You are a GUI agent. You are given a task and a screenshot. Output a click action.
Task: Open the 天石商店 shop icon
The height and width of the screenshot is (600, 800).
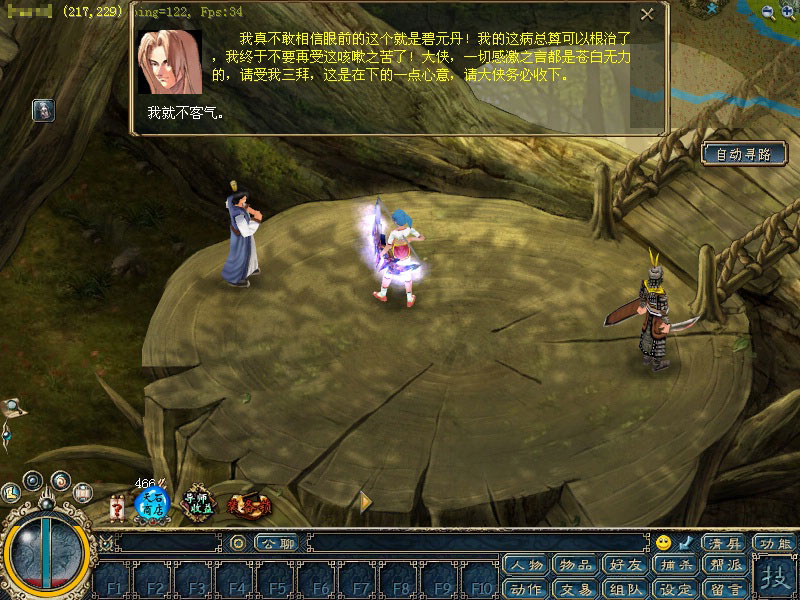(x=151, y=505)
